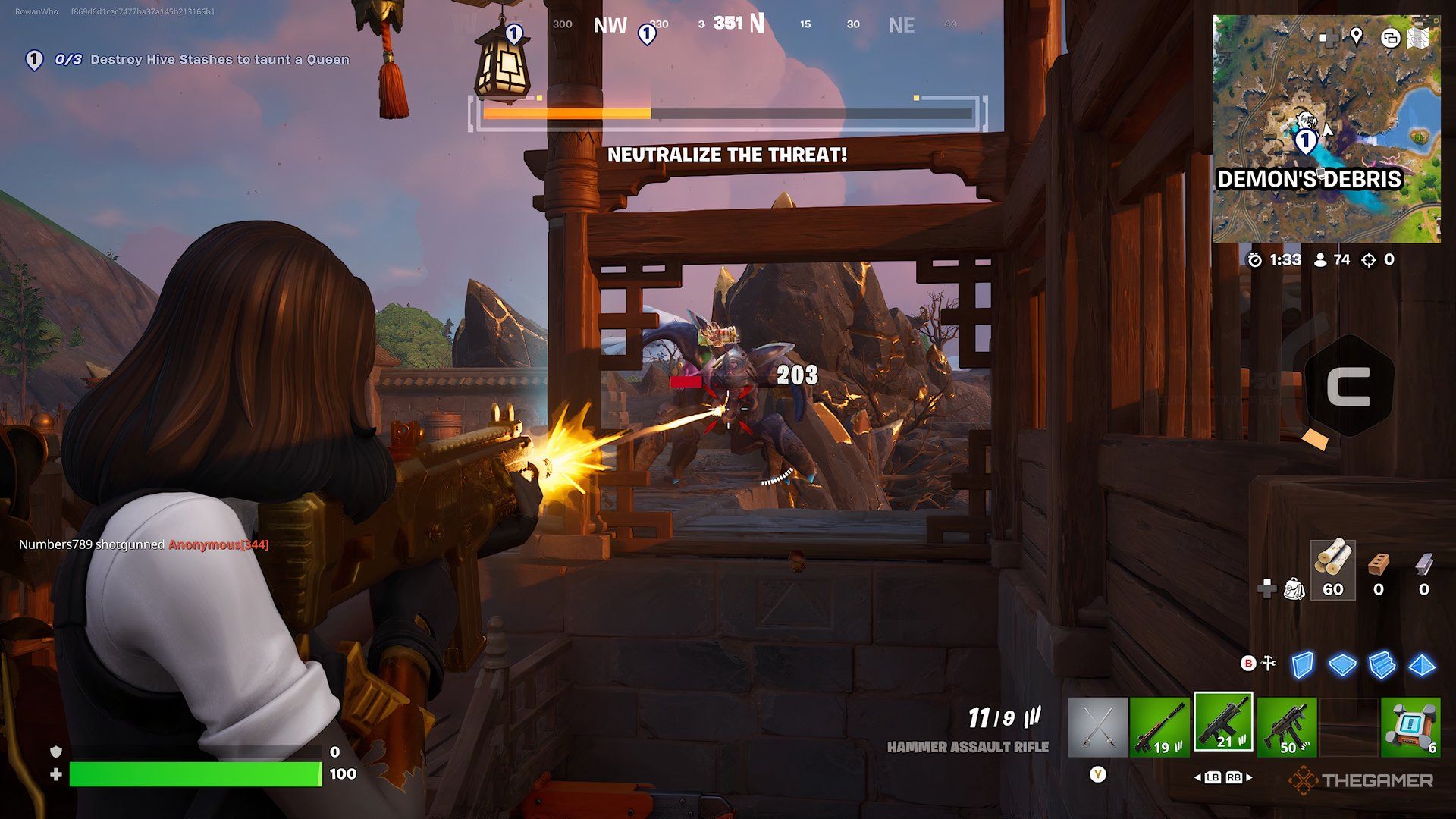Click the harvesting tool icon beside the B prompt
1456x819 pixels.
coord(1268,662)
